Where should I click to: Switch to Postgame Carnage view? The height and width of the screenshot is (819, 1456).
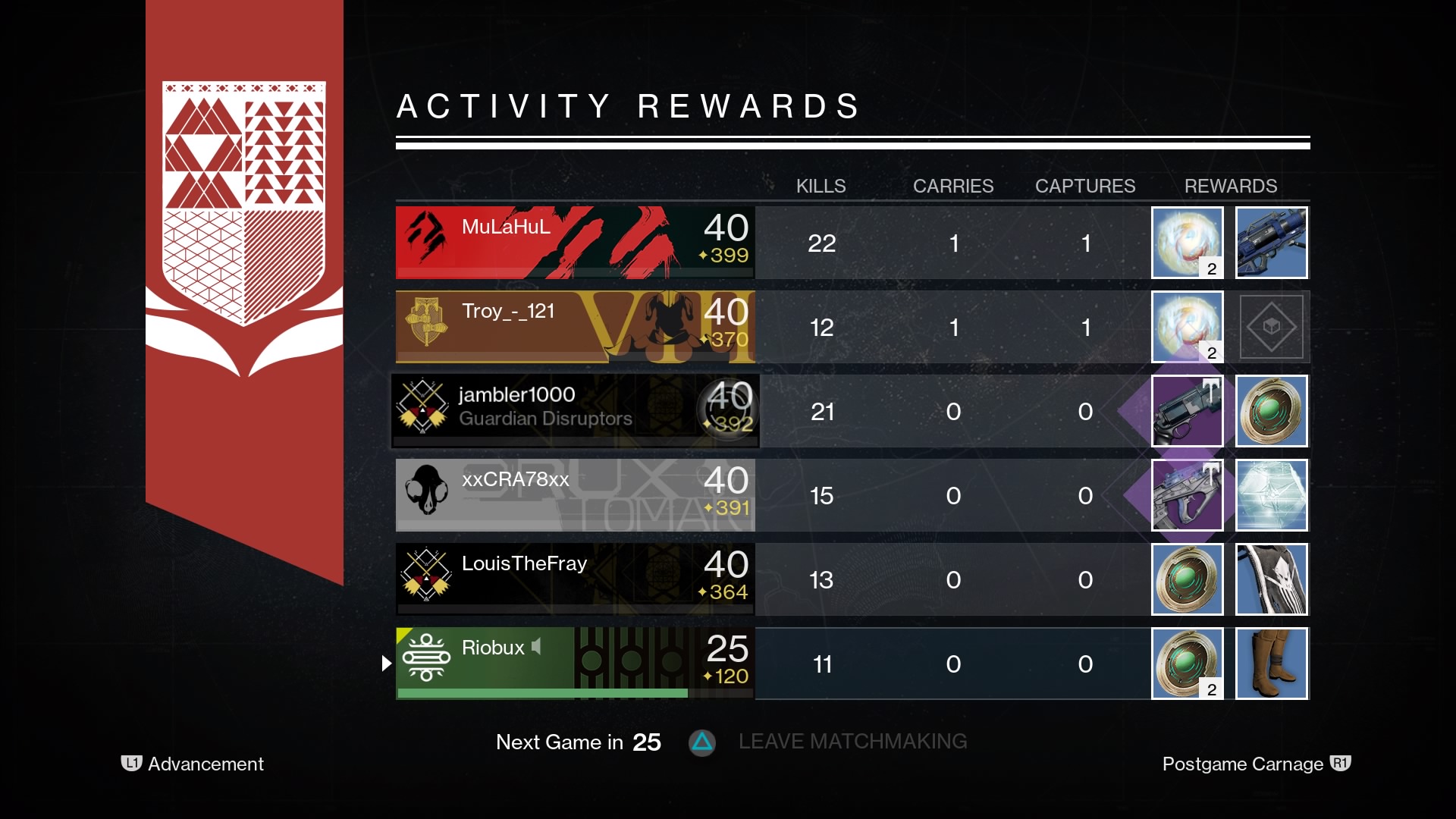[x=1244, y=764]
